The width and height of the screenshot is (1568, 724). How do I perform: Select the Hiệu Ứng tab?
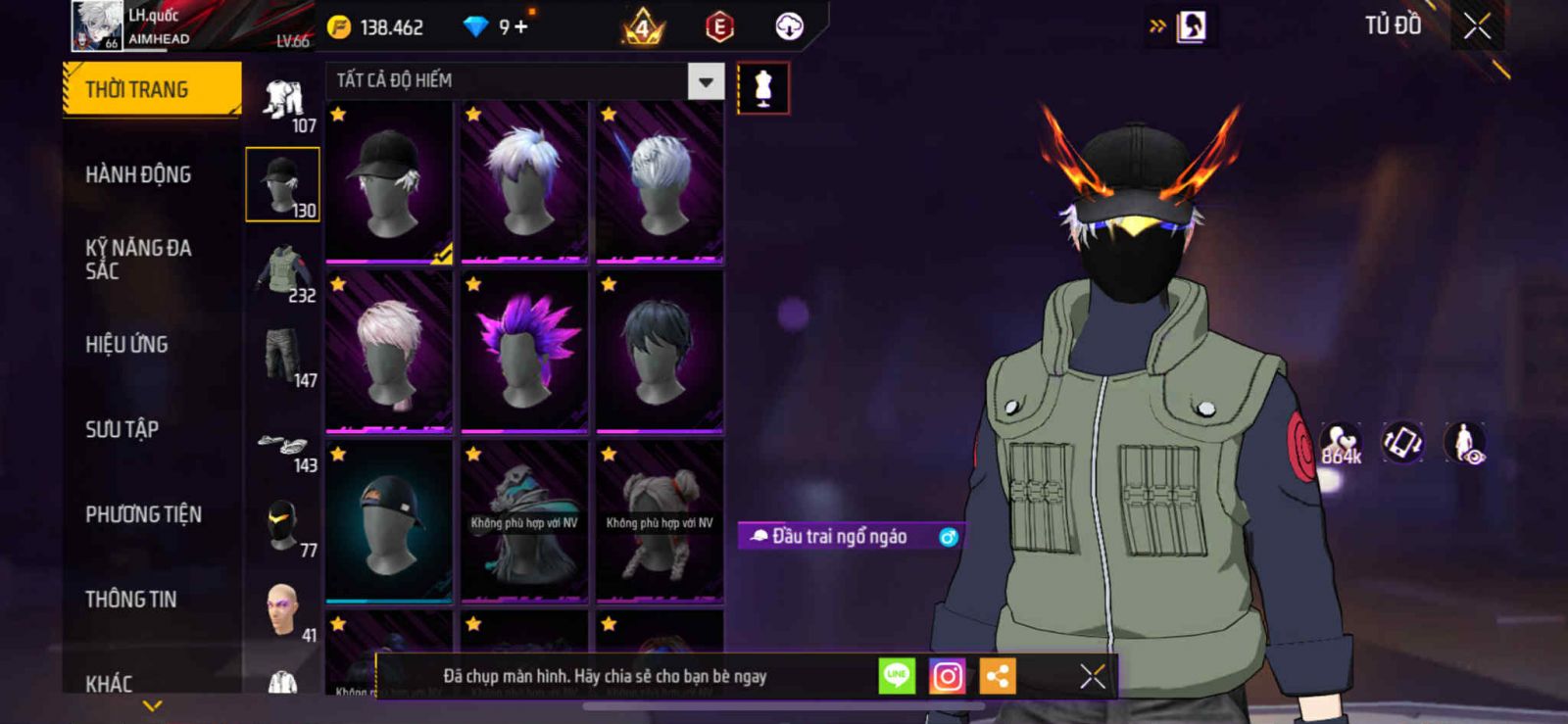[x=126, y=345]
